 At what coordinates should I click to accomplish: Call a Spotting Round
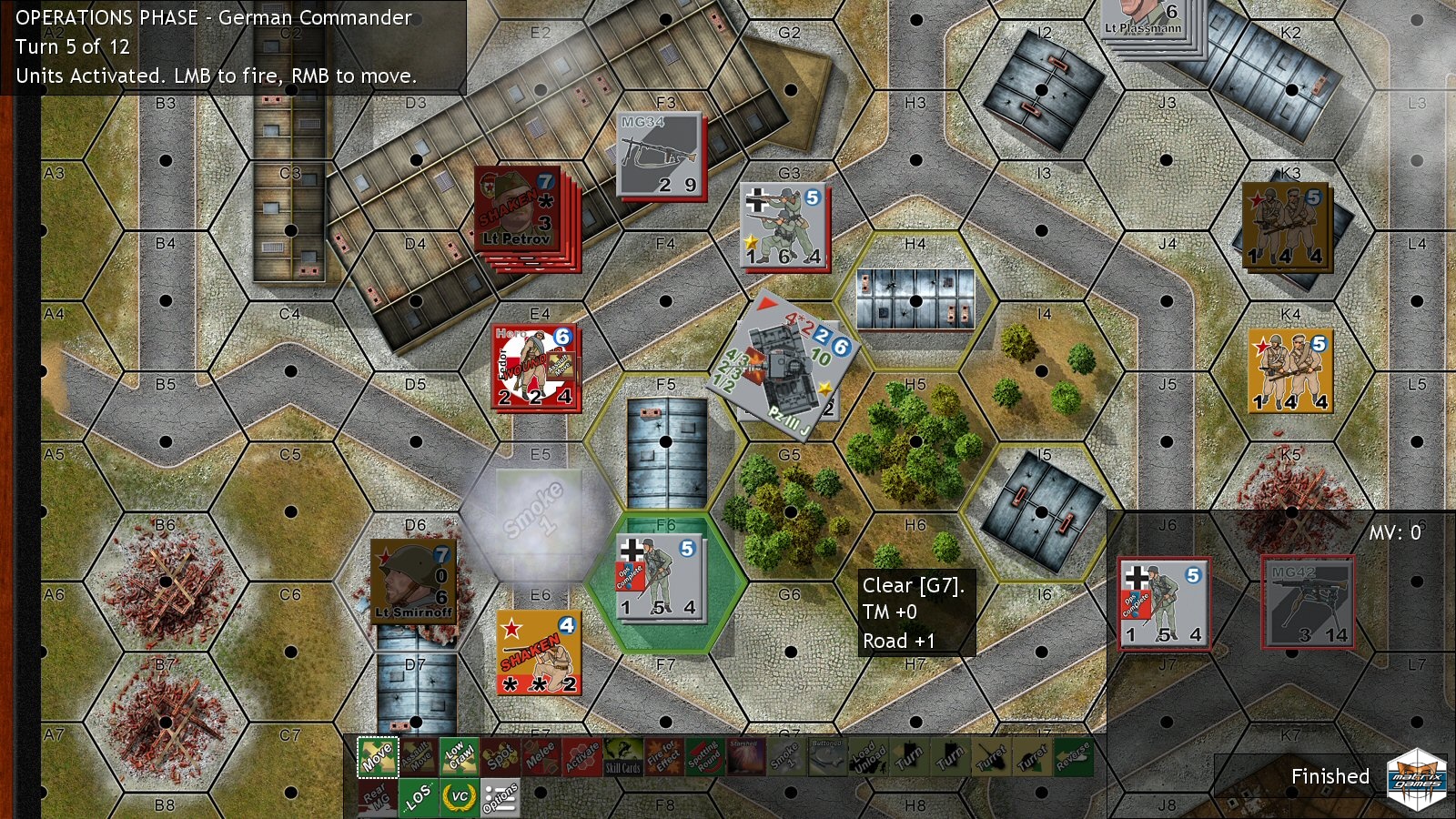pos(704,757)
